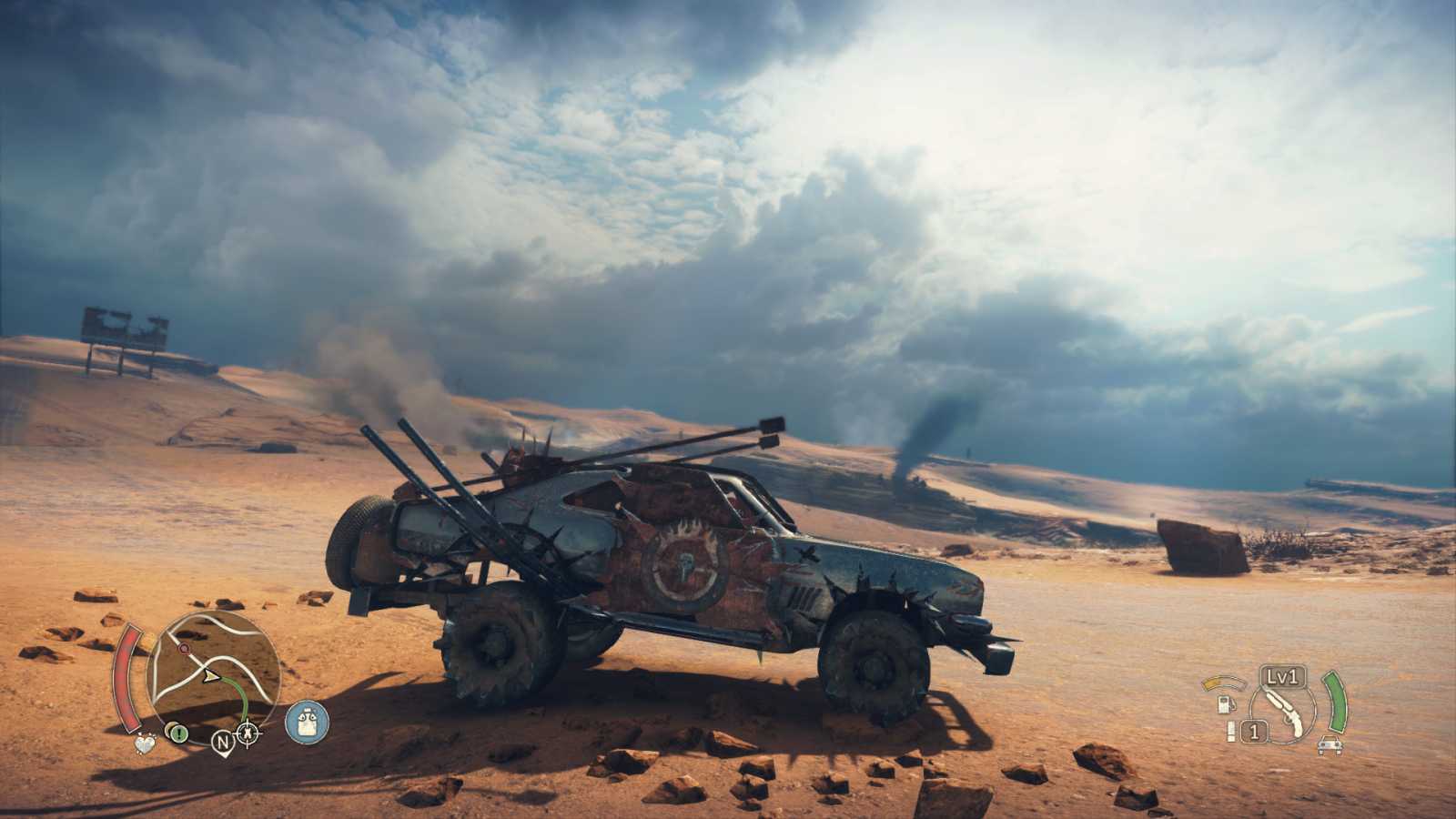Click the green vehicle condition arc

pyautogui.click(x=1337, y=703)
